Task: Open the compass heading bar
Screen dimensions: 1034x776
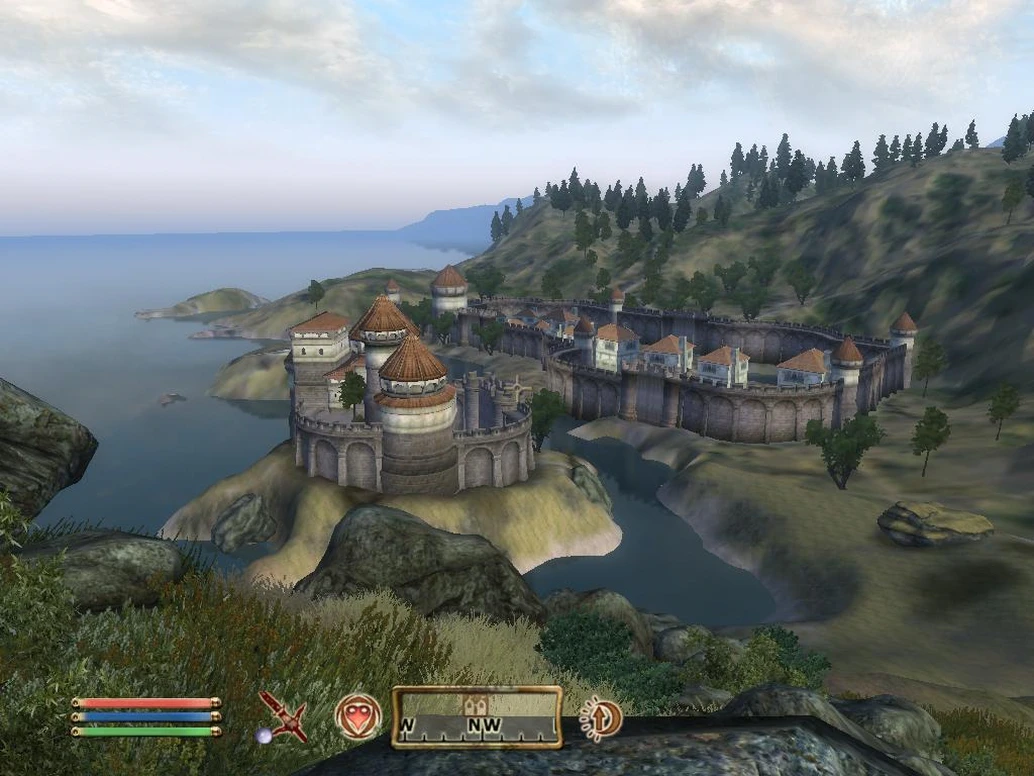Action: tap(476, 718)
